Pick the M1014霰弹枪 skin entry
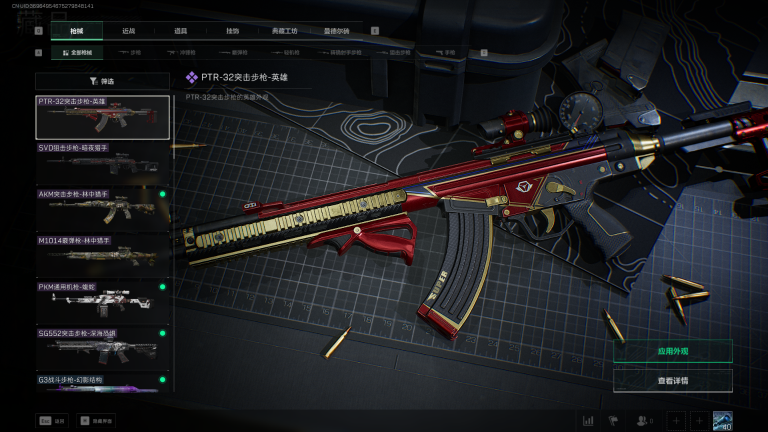Image resolution: width=768 pixels, height=432 pixels. tap(102, 255)
